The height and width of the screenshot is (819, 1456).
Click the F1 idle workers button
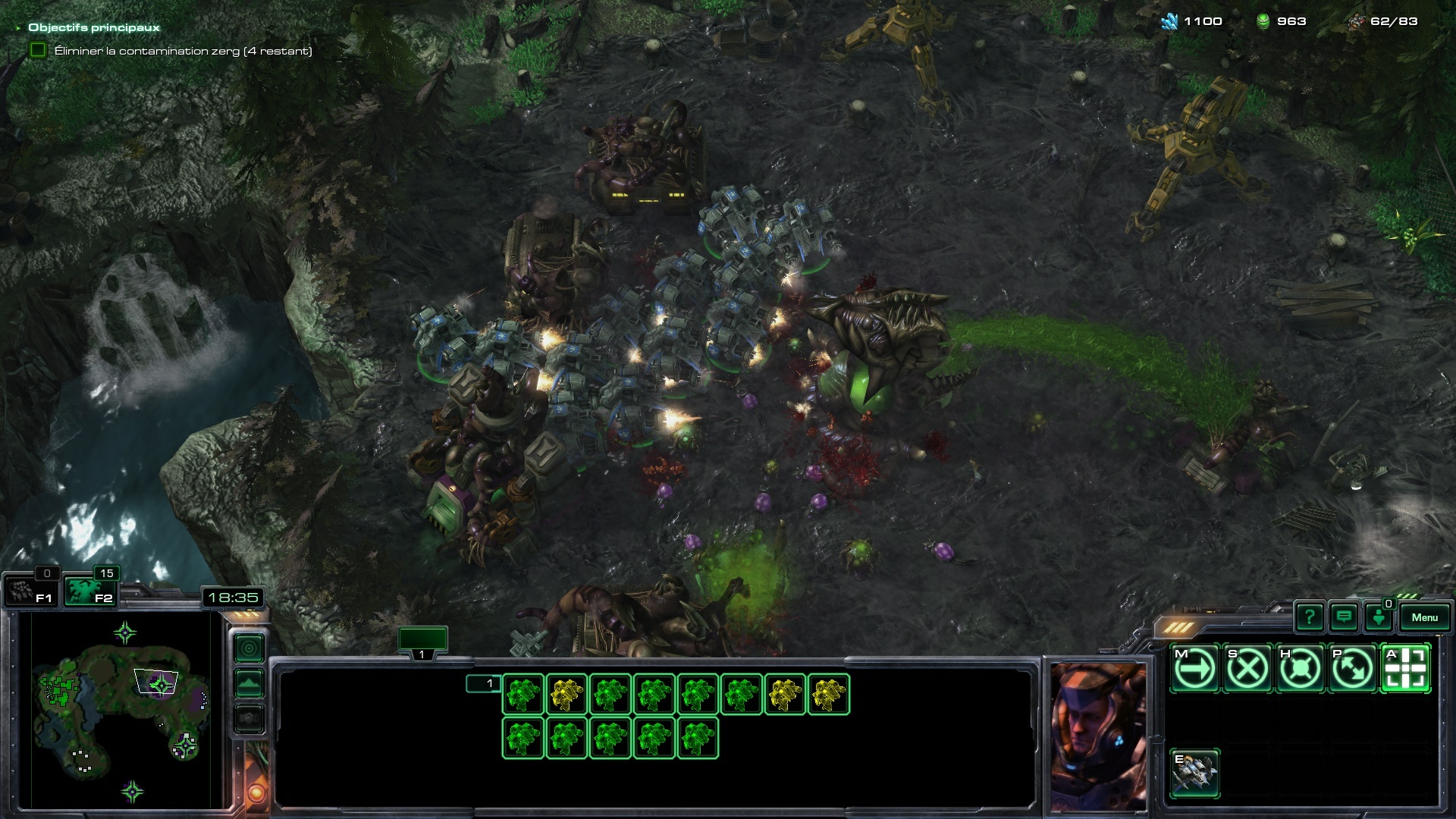coord(30,591)
